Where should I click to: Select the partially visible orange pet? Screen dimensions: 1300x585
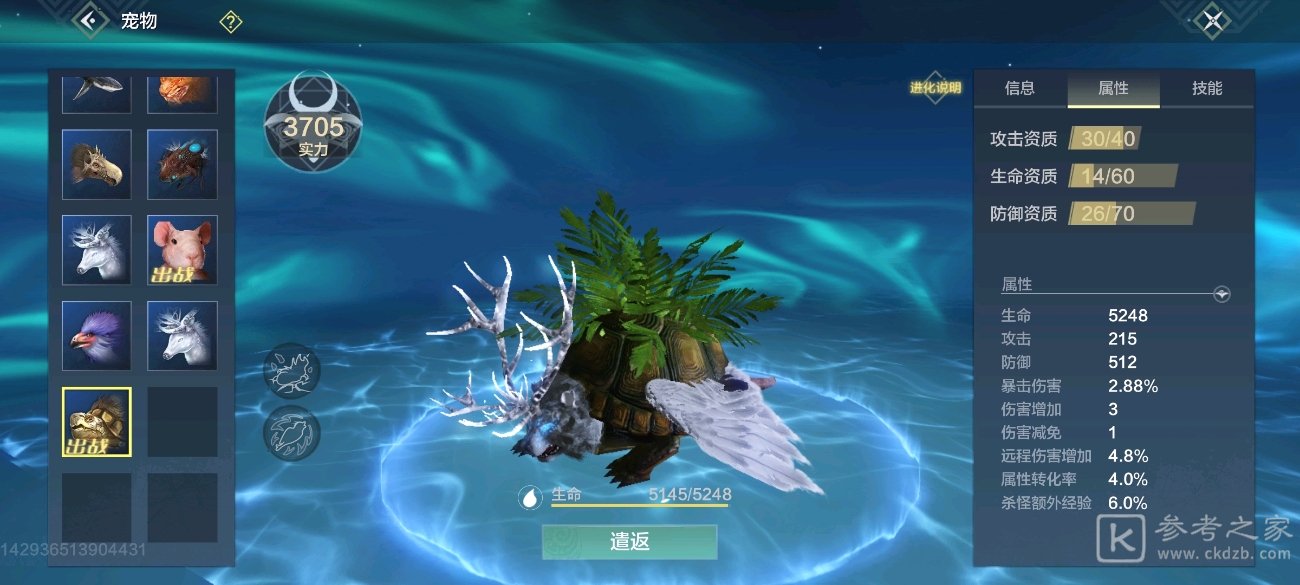pyautogui.click(x=182, y=90)
